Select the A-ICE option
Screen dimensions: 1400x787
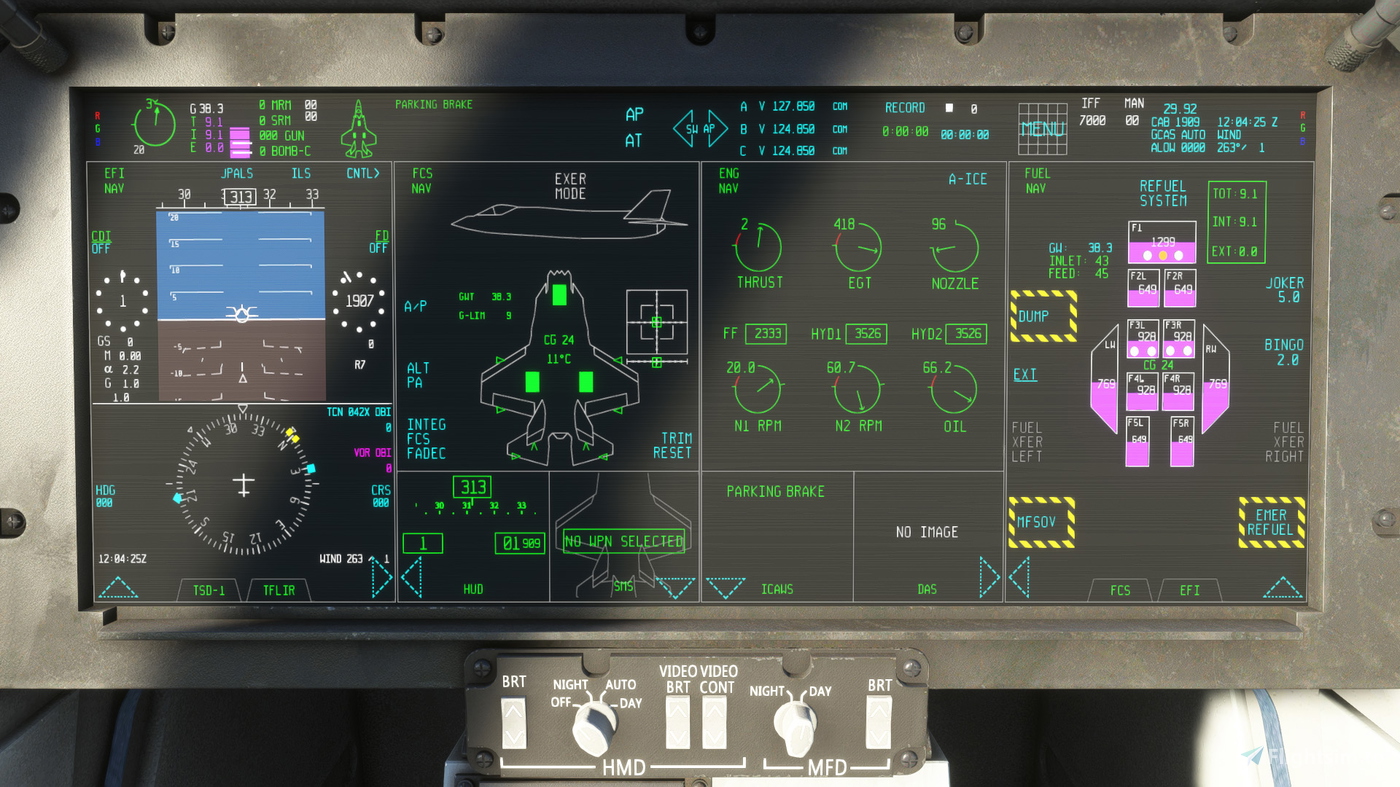coord(967,179)
